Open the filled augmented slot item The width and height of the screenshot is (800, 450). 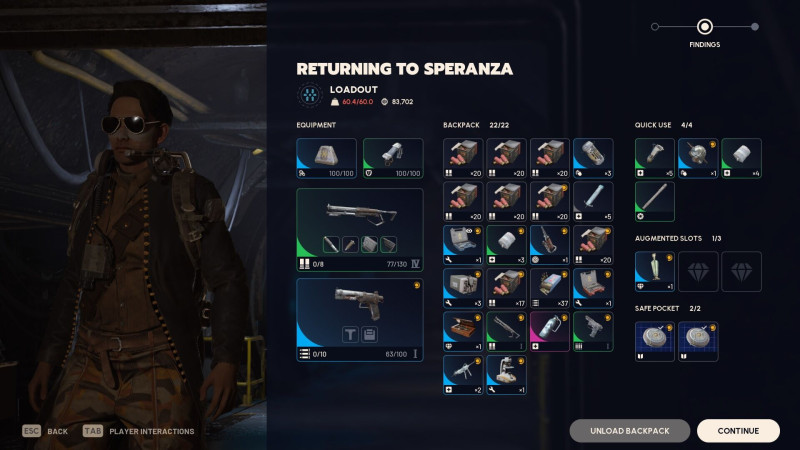pos(655,271)
